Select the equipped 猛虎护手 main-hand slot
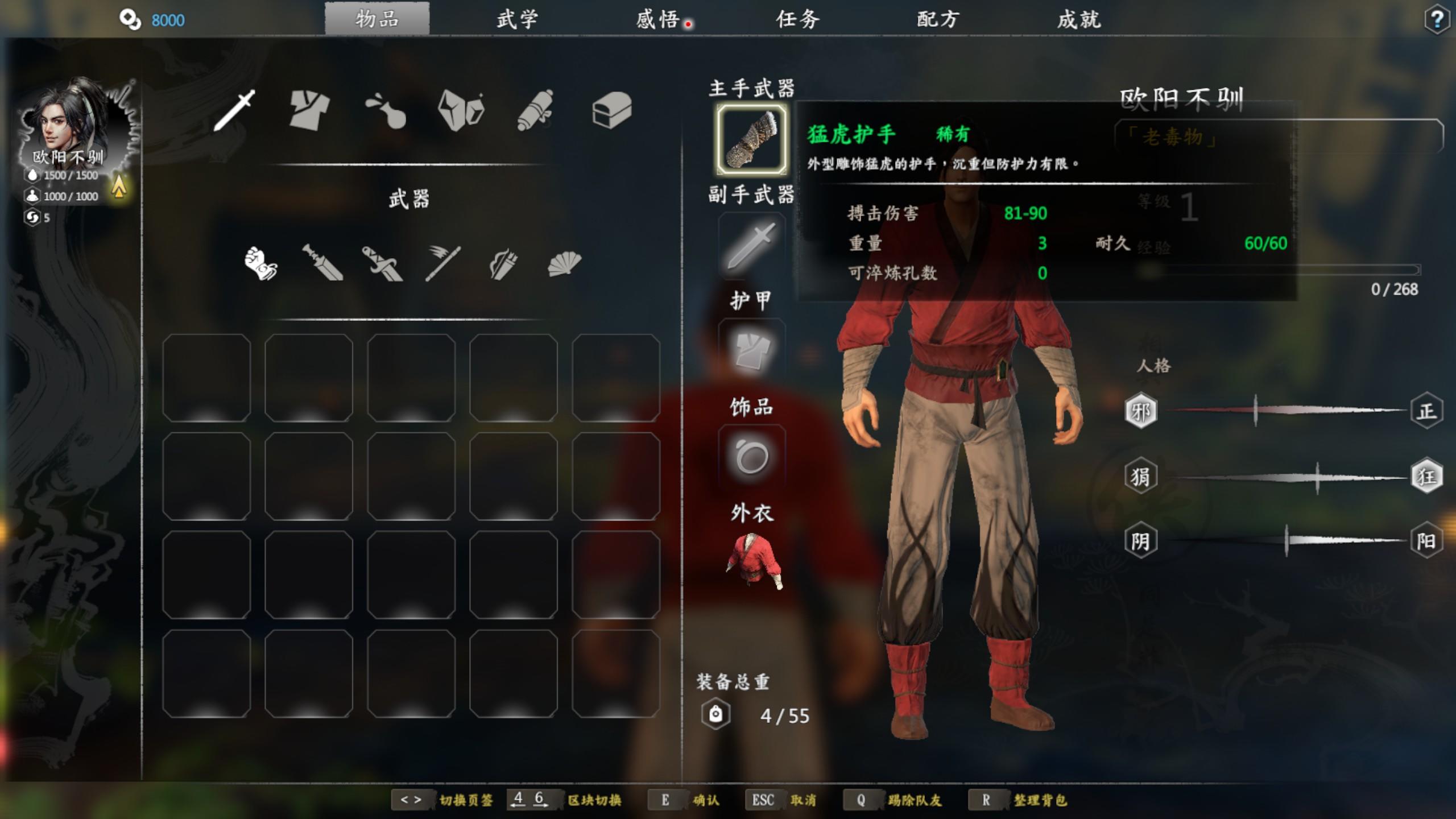The image size is (1456, 819). pos(752,139)
